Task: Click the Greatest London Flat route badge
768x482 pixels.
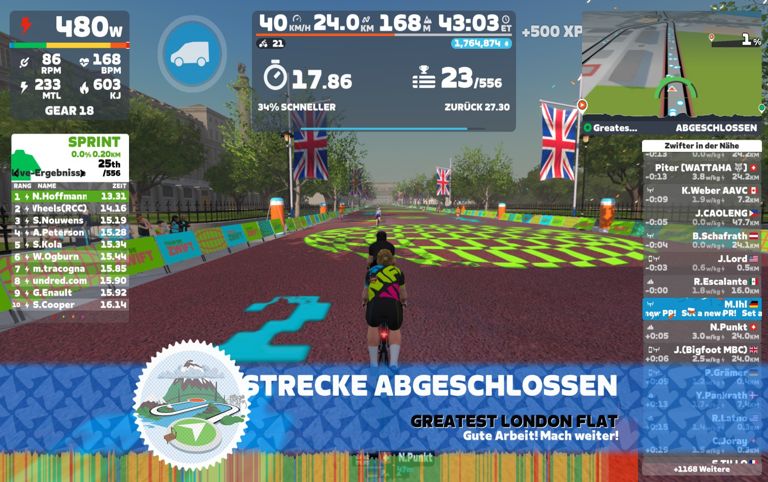Action: pyautogui.click(x=191, y=406)
